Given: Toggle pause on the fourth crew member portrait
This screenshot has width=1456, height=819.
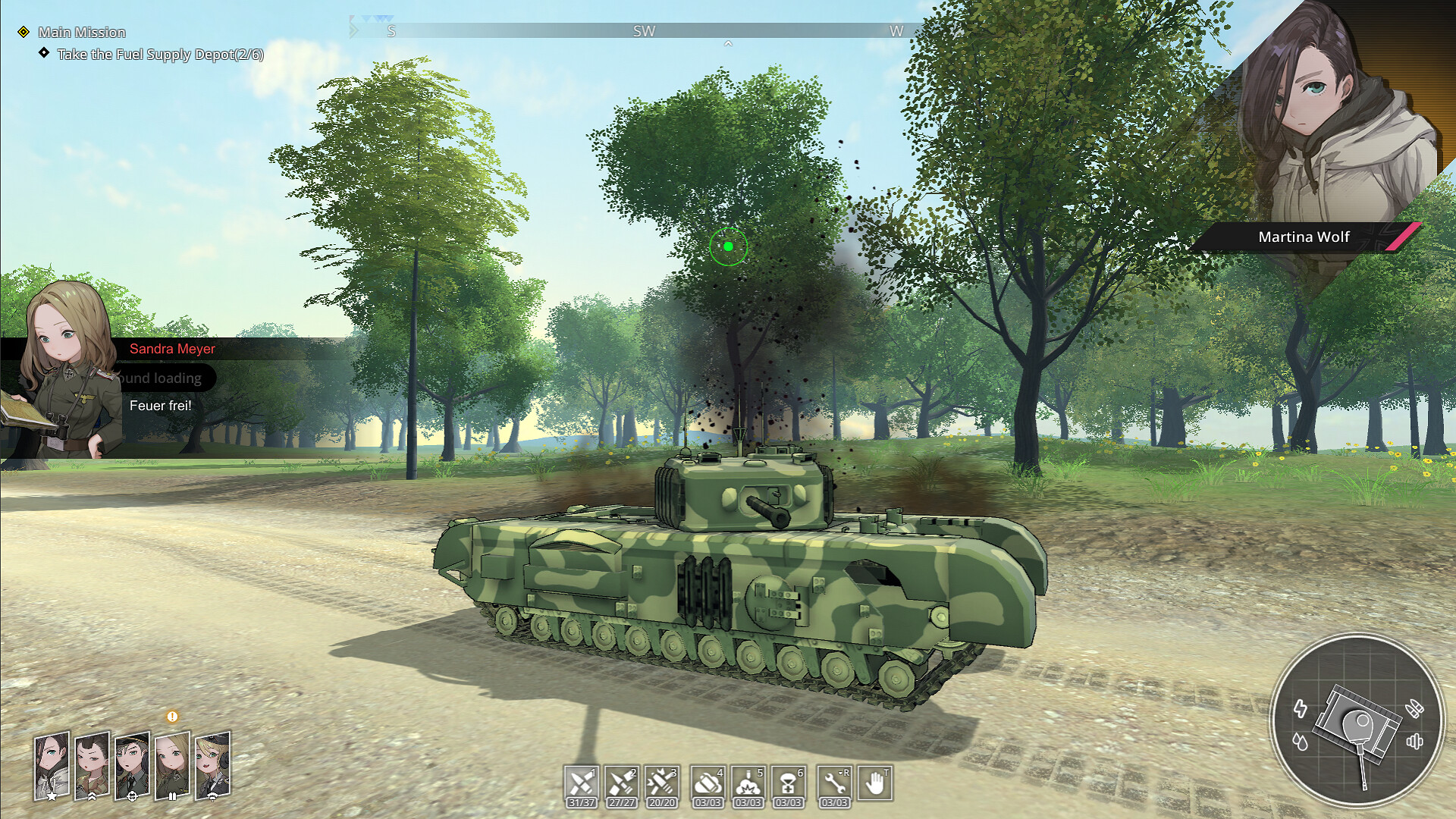Looking at the screenshot, I should (x=173, y=796).
